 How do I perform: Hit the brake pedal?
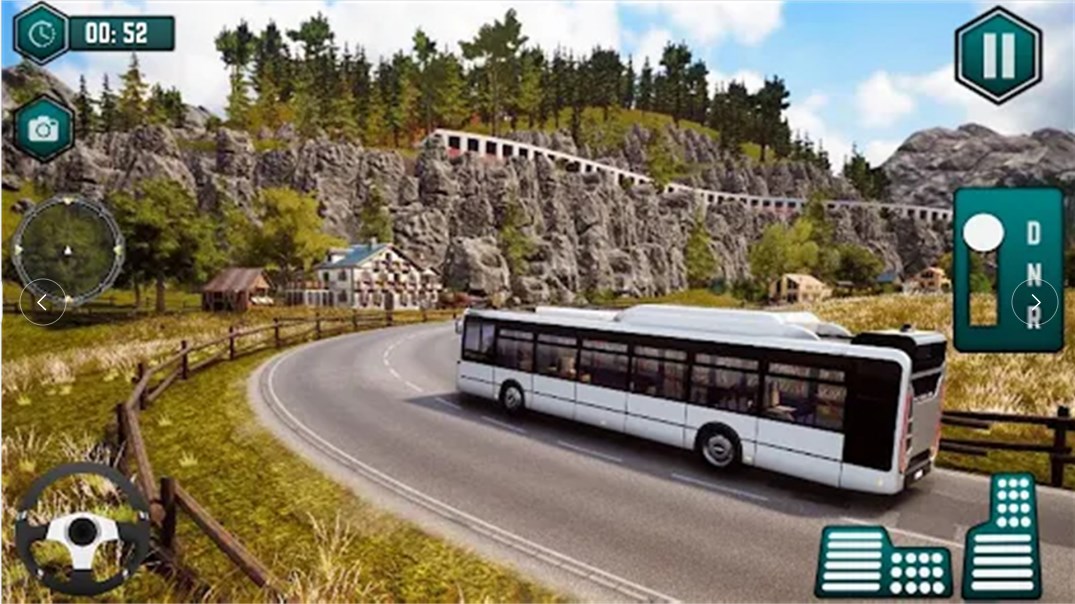click(883, 561)
